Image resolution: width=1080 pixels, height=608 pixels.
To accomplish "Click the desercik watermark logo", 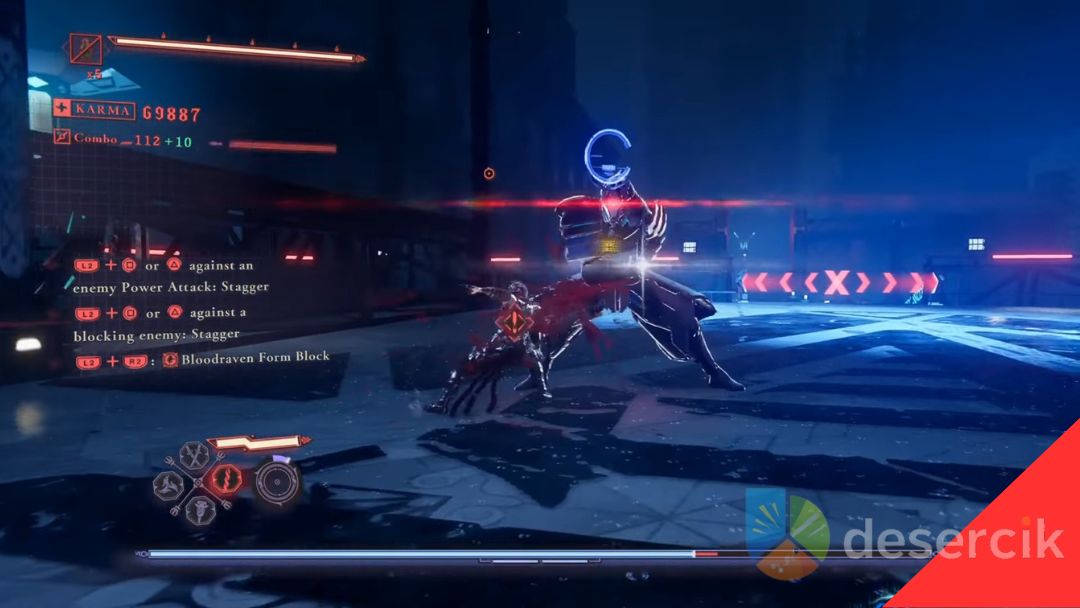I will click(x=787, y=537).
